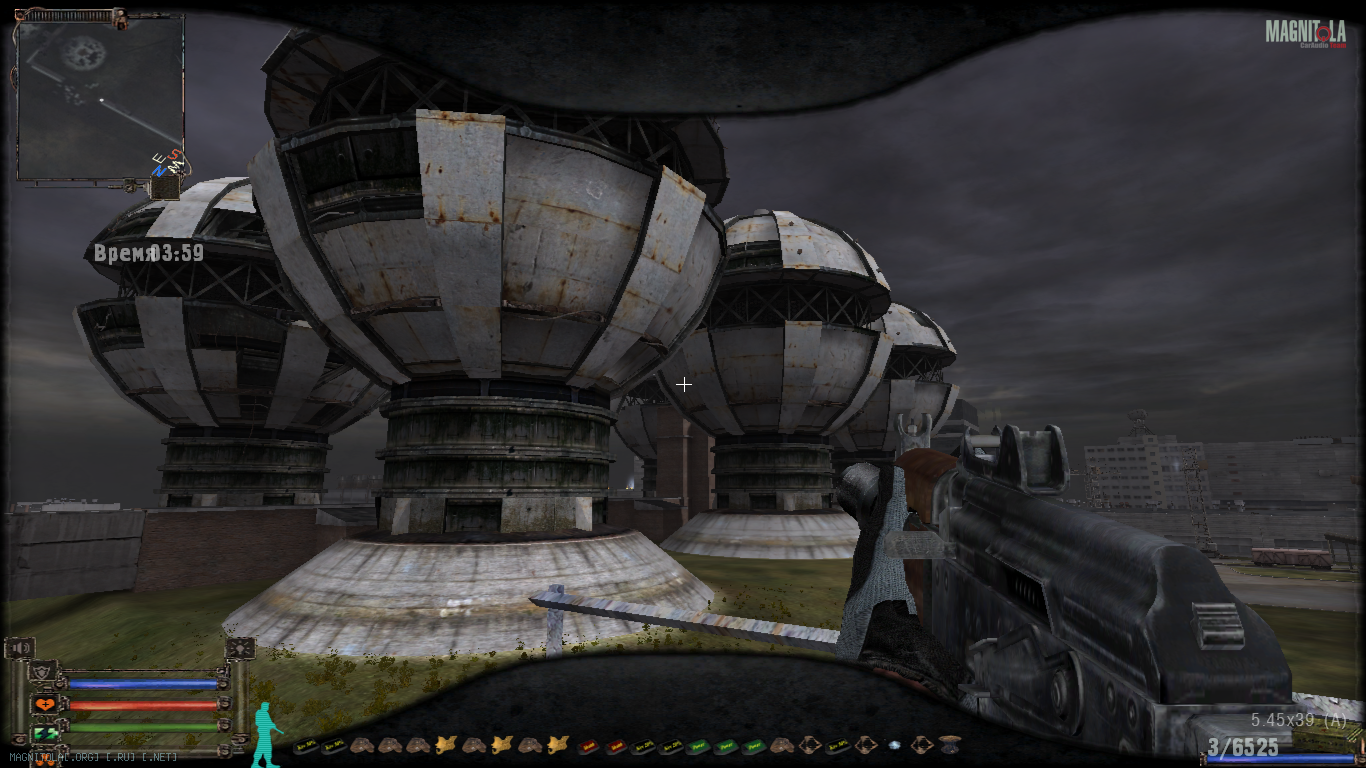
Task: Choose the spool-shaped artifact on the belt
Action: click(x=950, y=745)
